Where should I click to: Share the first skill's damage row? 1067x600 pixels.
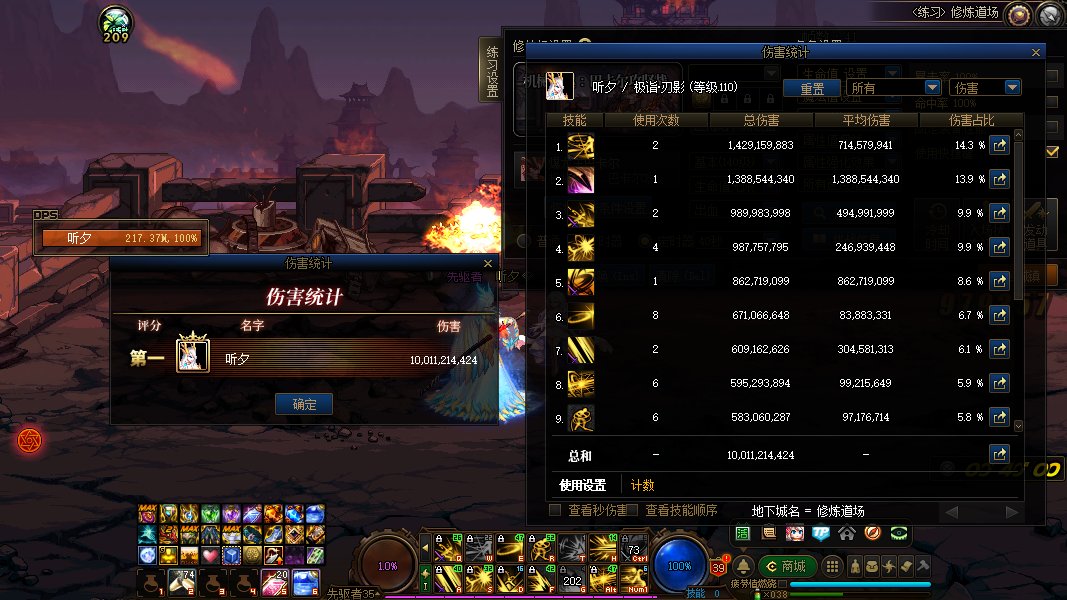point(999,145)
